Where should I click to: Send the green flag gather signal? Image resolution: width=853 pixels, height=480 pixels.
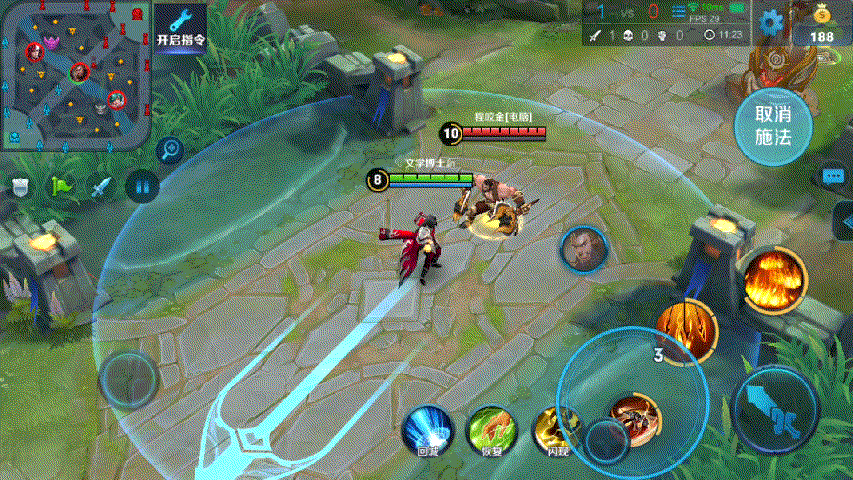(x=61, y=187)
